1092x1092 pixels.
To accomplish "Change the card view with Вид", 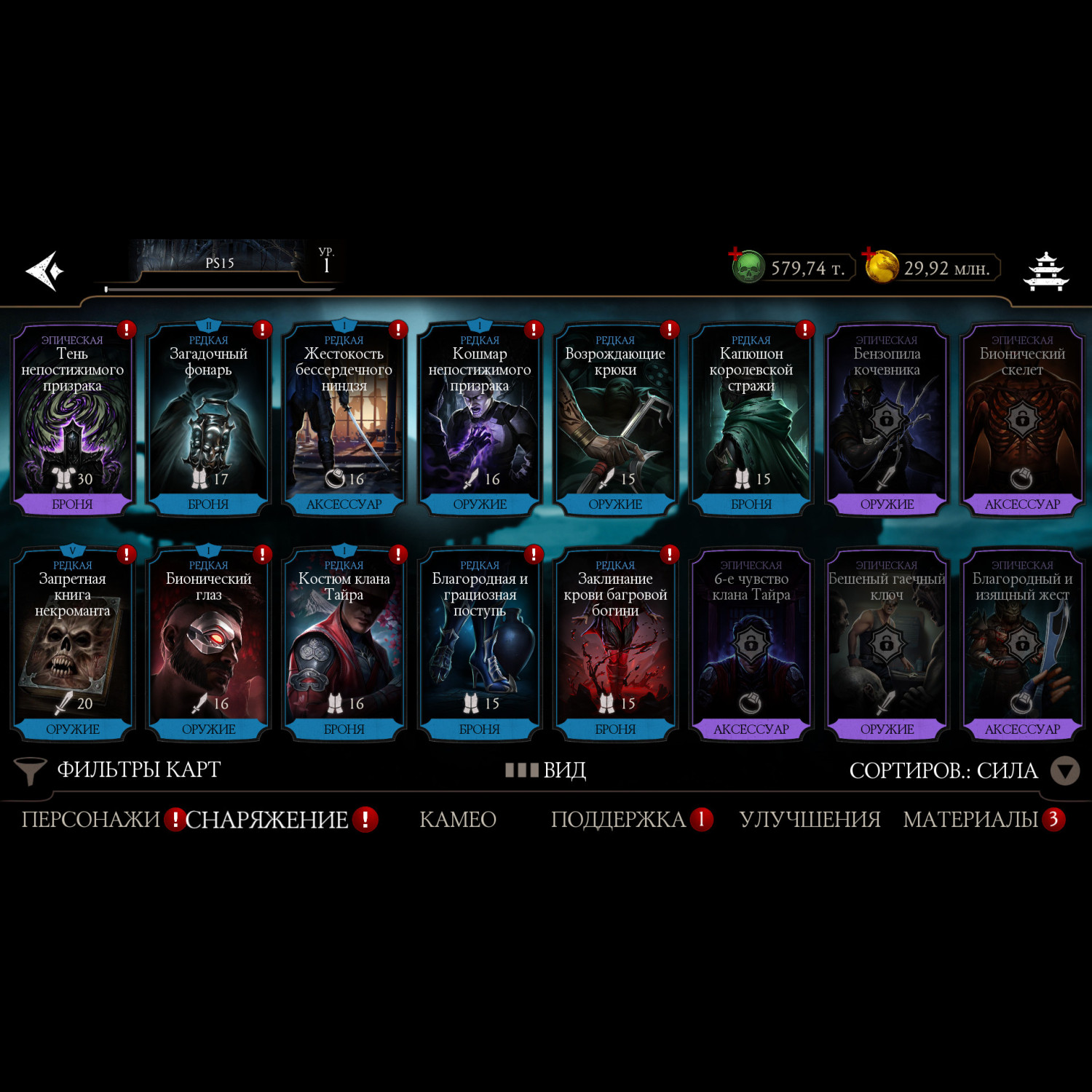I will pos(546,770).
